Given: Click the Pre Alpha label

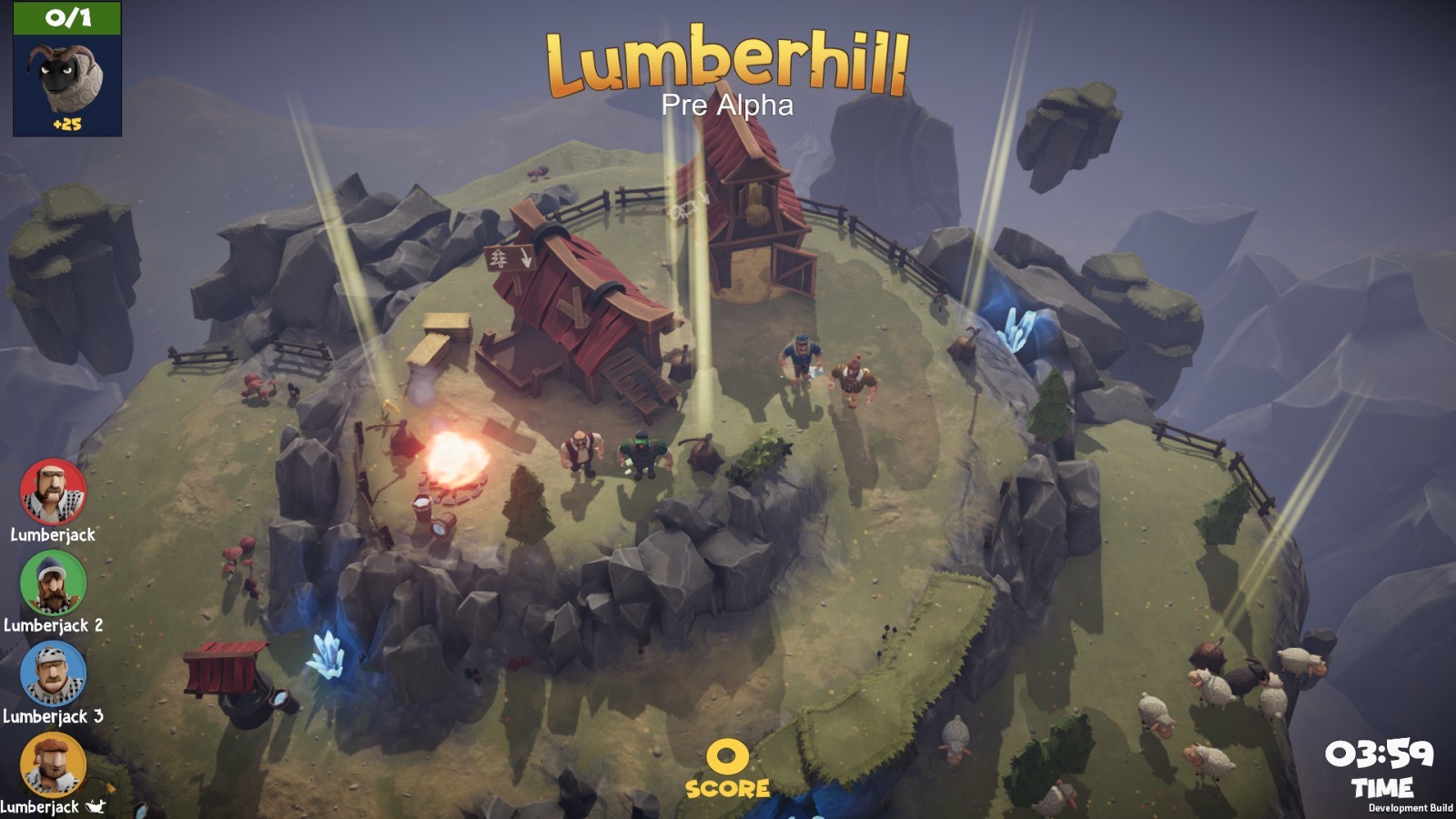Looking at the screenshot, I should [728, 106].
